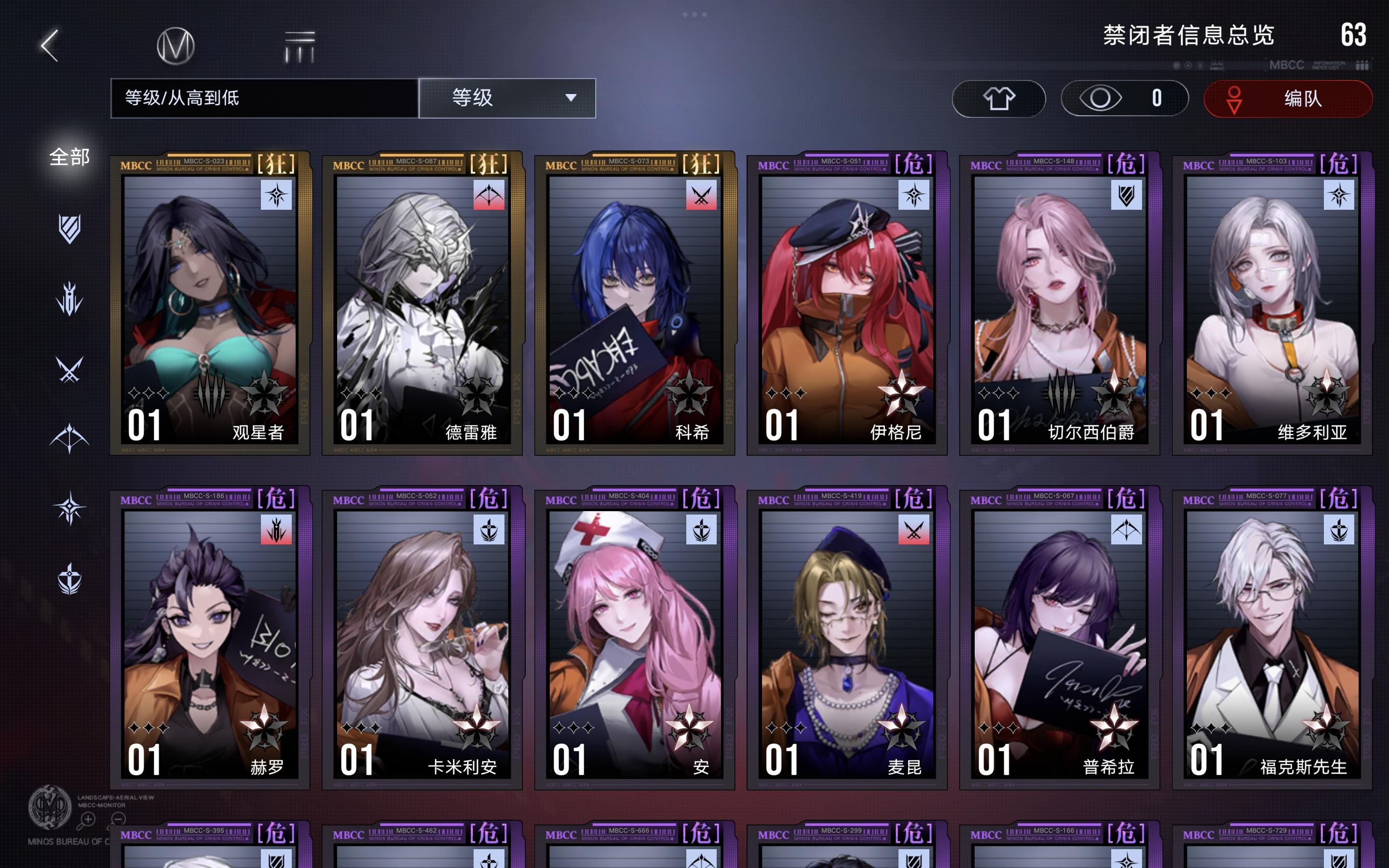The width and height of the screenshot is (1389, 868).
Task: Expand the 等级/从高到低 sort field
Action: [264, 99]
